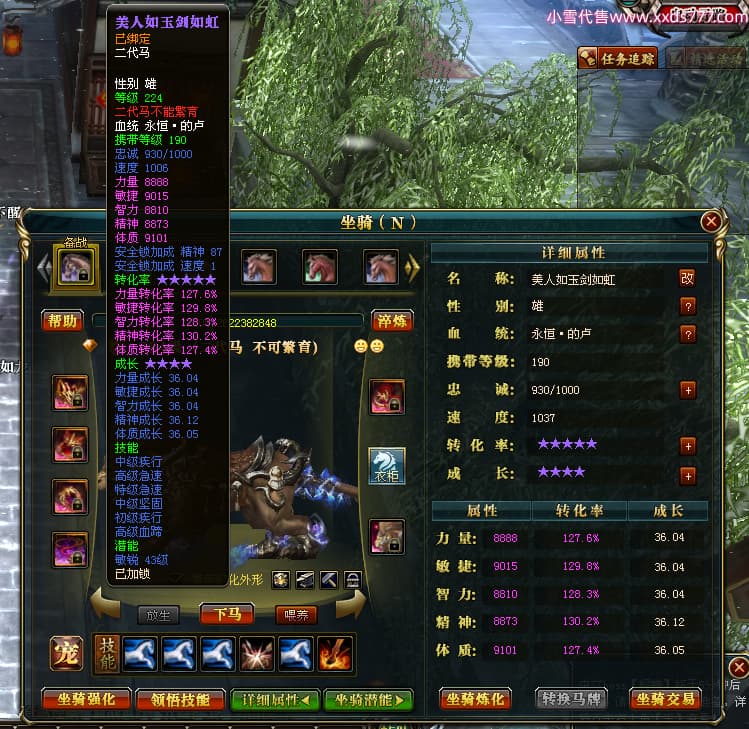Open 坐骑强化 mount enhancement
The width and height of the screenshot is (749, 729).
[x=85, y=699]
